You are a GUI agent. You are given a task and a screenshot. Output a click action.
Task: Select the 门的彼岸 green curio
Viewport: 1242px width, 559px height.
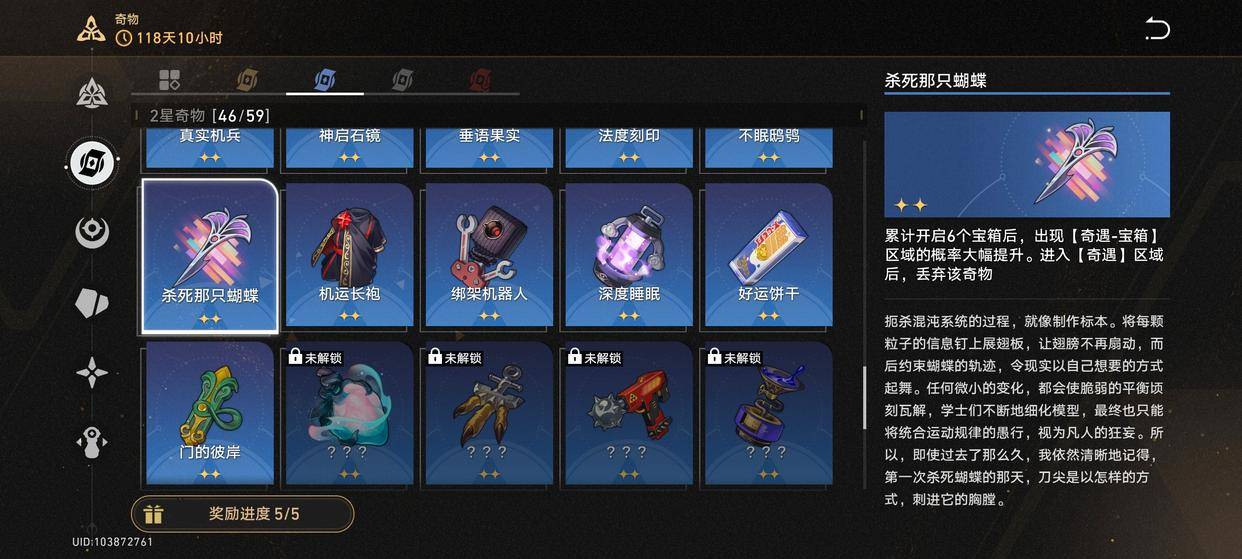click(210, 413)
